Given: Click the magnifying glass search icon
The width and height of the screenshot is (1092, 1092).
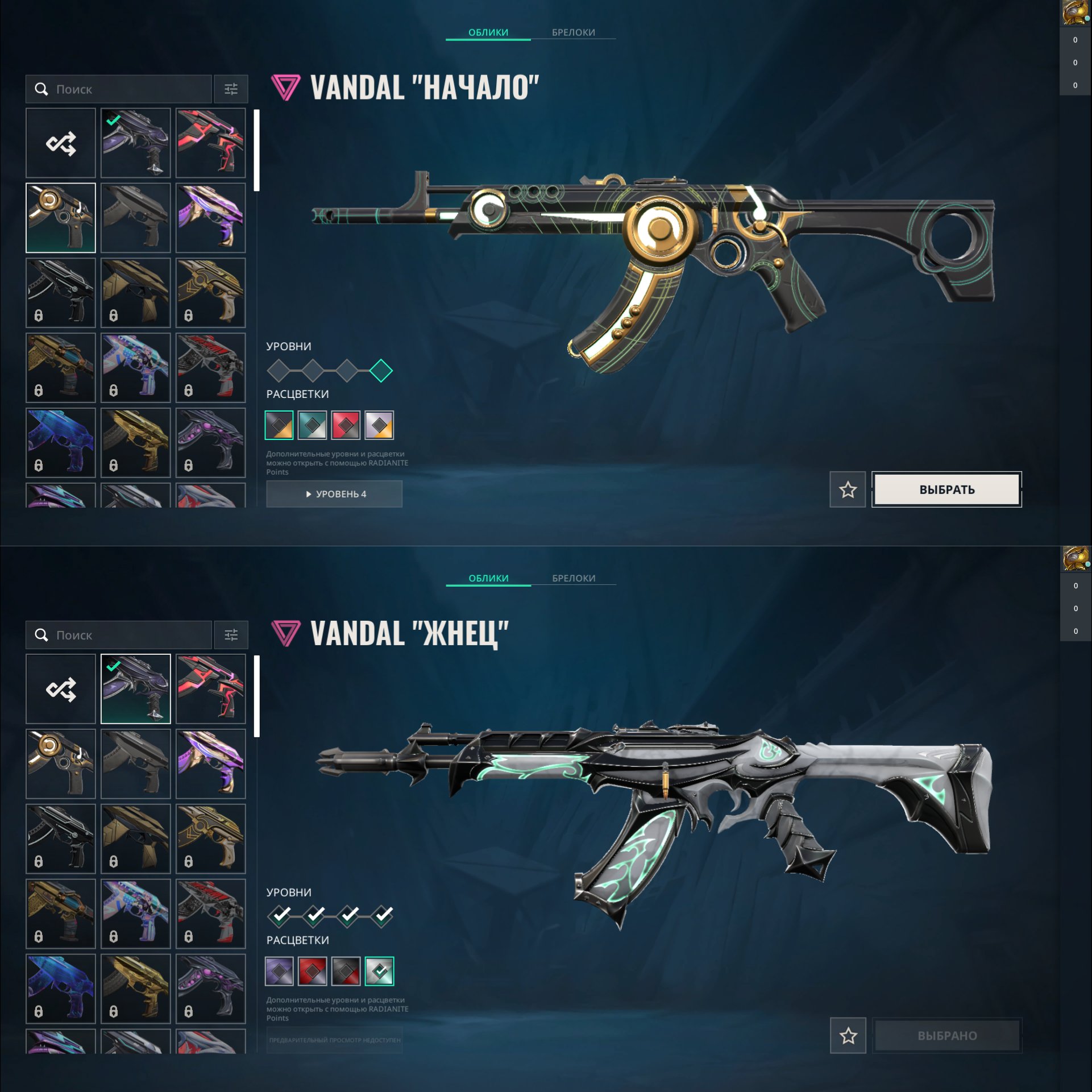Looking at the screenshot, I should pos(40,89).
